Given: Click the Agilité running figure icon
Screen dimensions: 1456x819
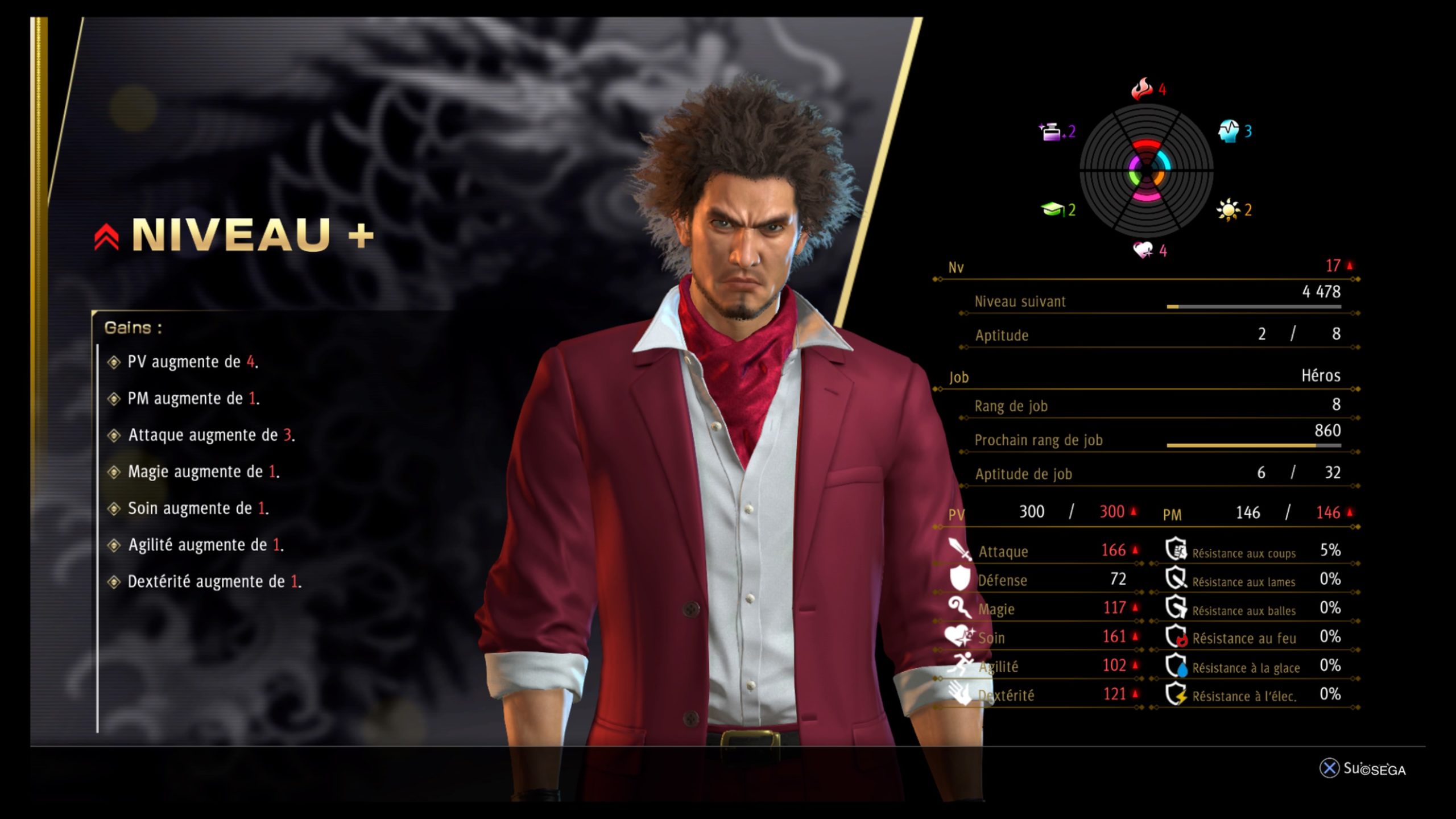Looking at the screenshot, I should (x=960, y=664).
